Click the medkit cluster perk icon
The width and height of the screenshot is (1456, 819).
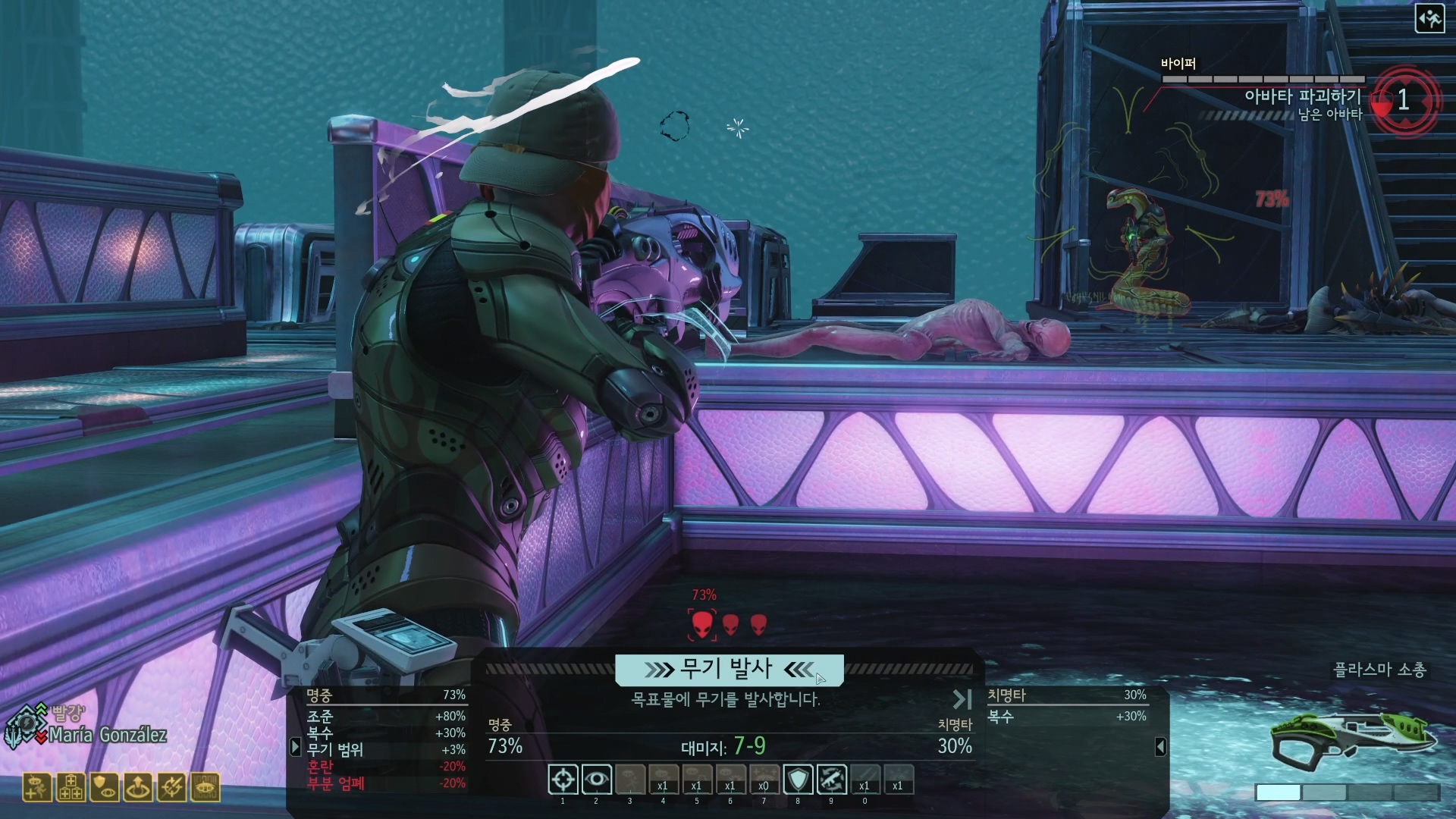point(71,788)
